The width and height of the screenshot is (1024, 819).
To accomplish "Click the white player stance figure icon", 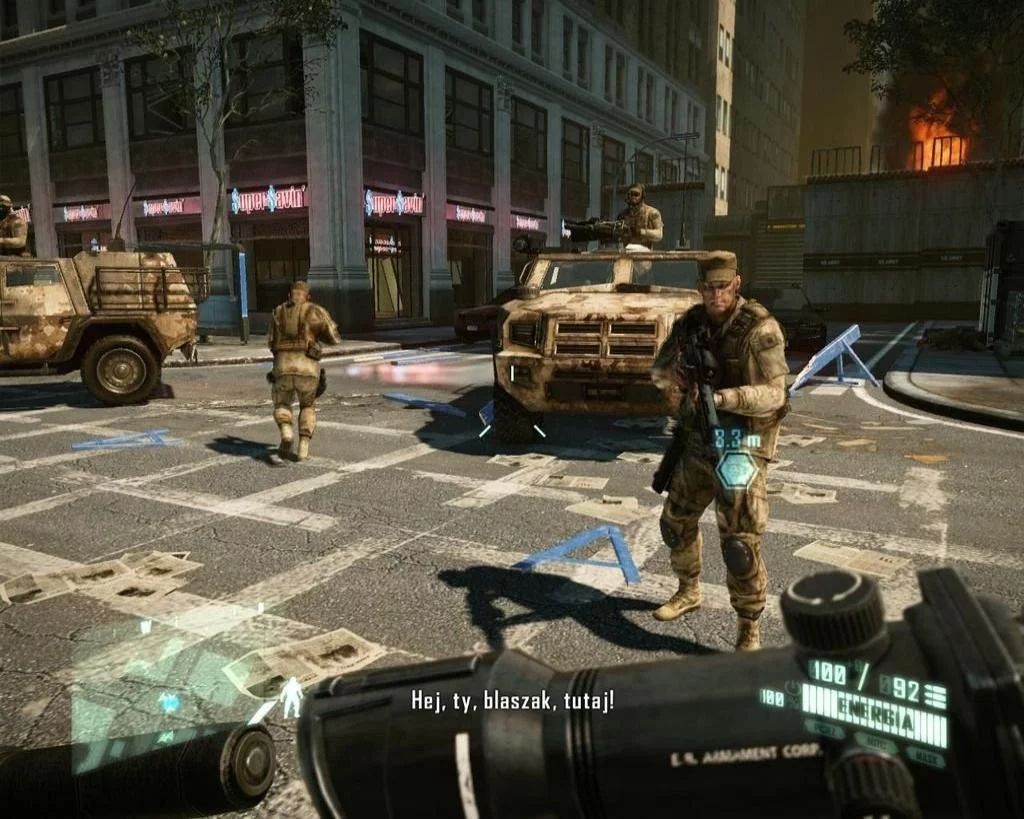I will tap(292, 697).
